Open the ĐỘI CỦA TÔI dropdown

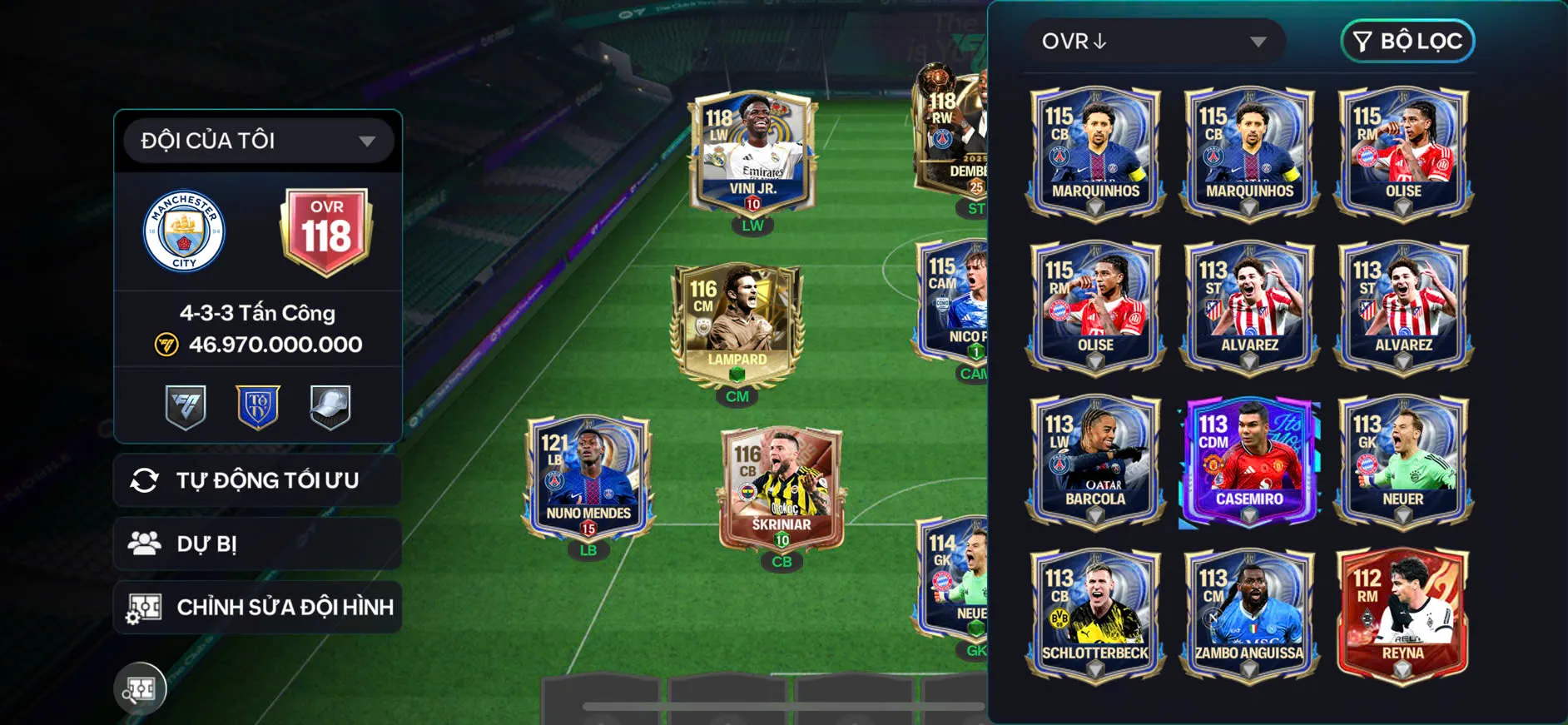pos(256,140)
